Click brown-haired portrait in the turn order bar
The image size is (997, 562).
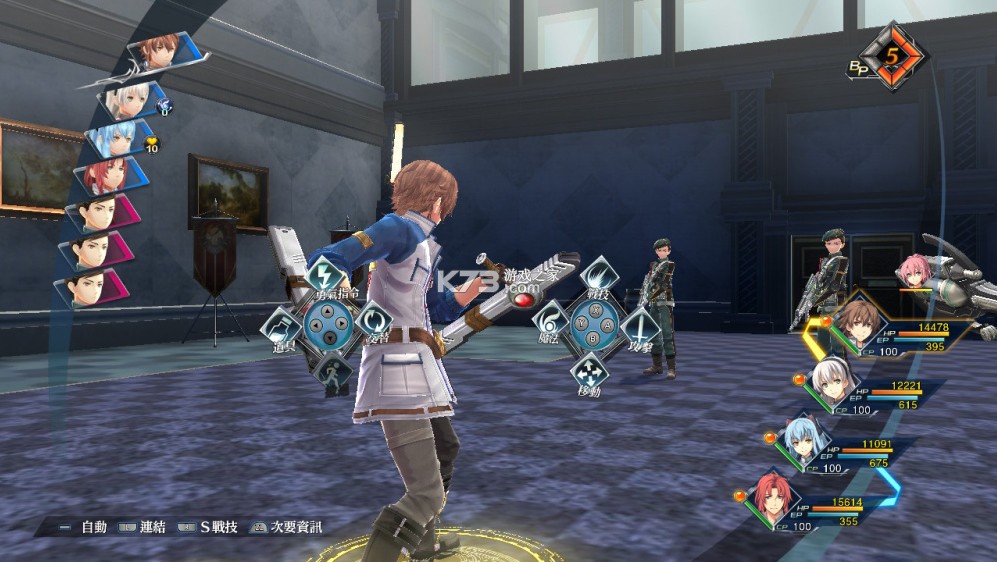coord(159,51)
